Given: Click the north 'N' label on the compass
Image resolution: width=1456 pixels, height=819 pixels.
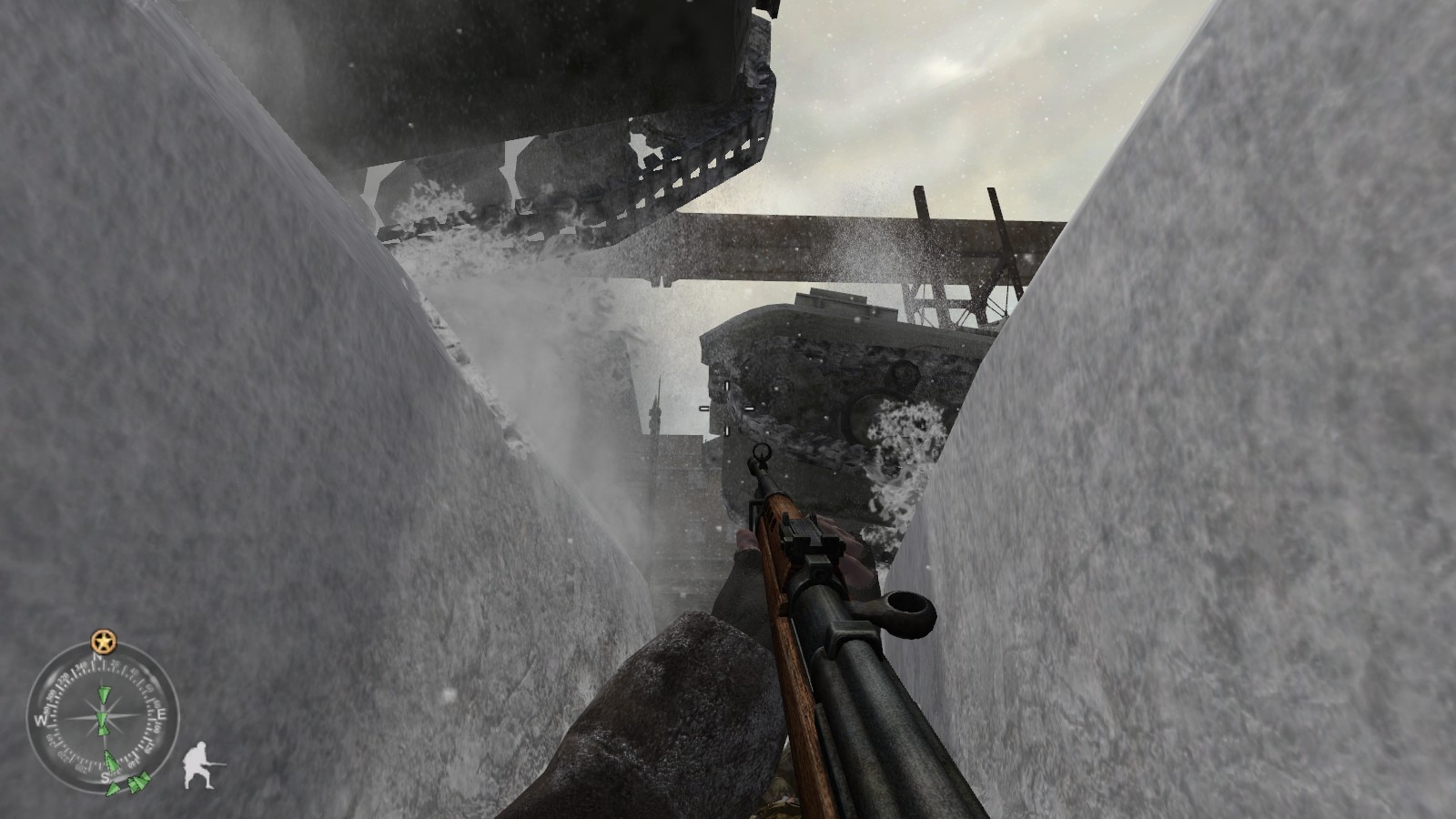Looking at the screenshot, I should (x=97, y=657).
